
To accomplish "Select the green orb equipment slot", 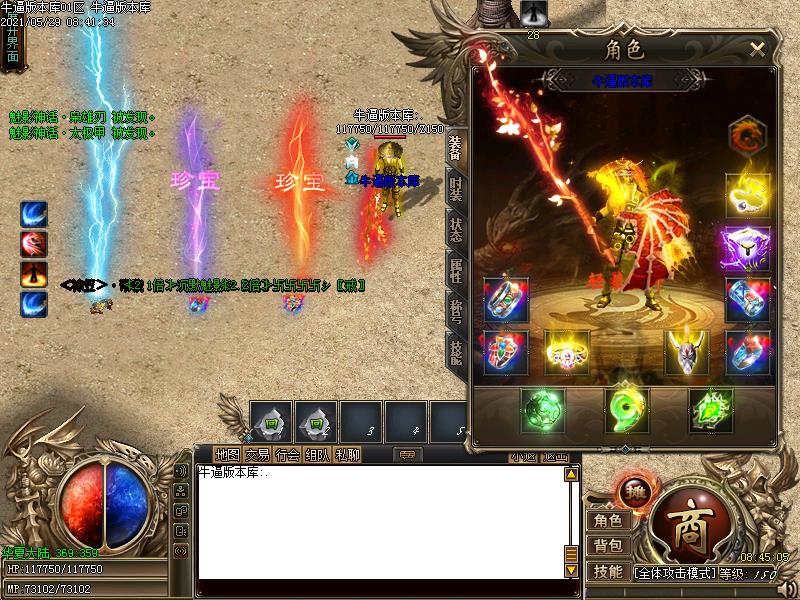I will pos(543,410).
